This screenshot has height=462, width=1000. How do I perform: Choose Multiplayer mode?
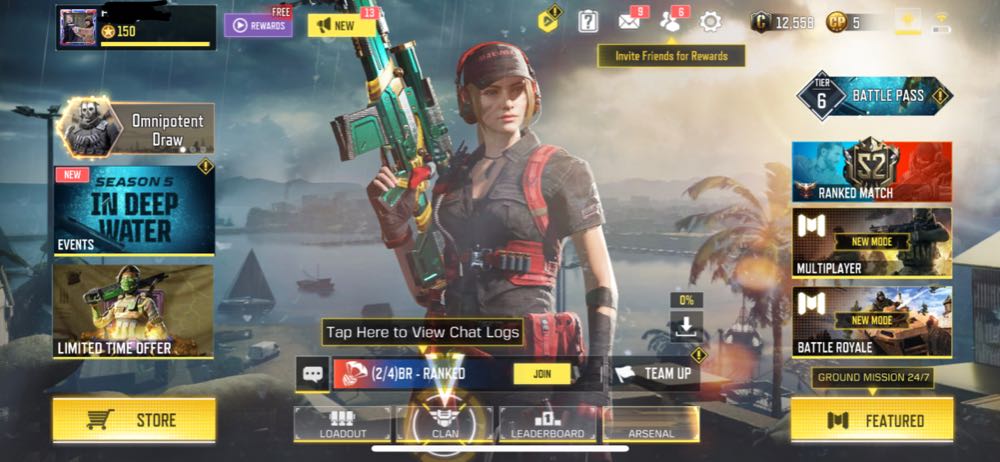pos(871,241)
